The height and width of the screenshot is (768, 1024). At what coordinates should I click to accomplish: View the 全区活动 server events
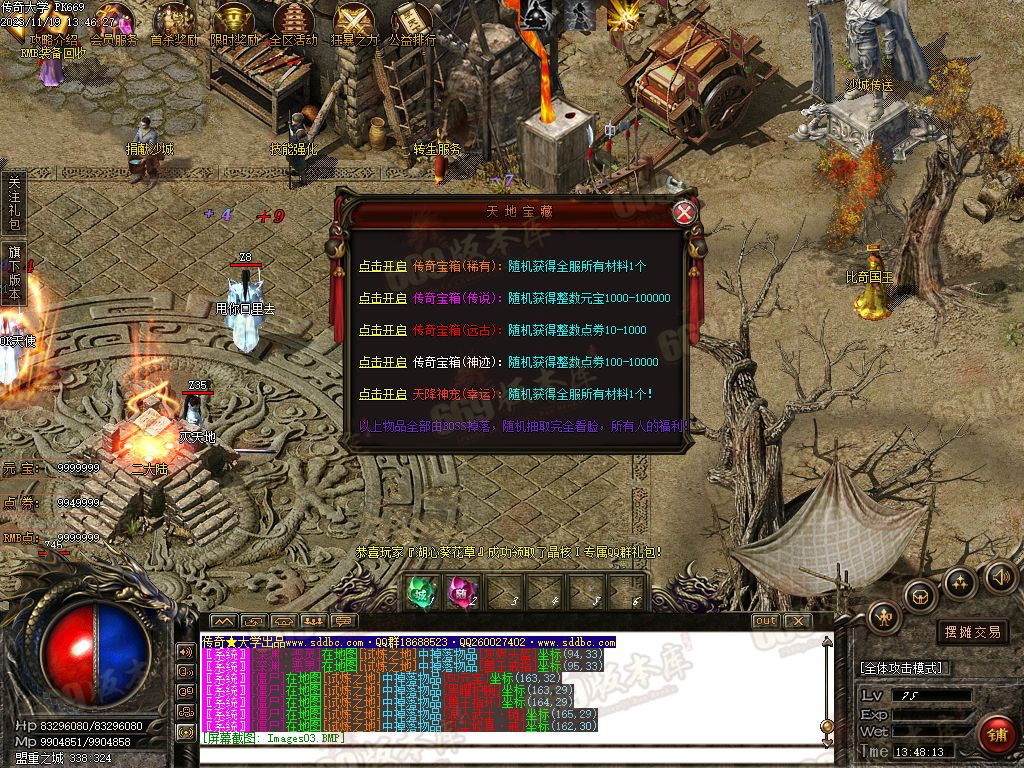click(x=293, y=24)
